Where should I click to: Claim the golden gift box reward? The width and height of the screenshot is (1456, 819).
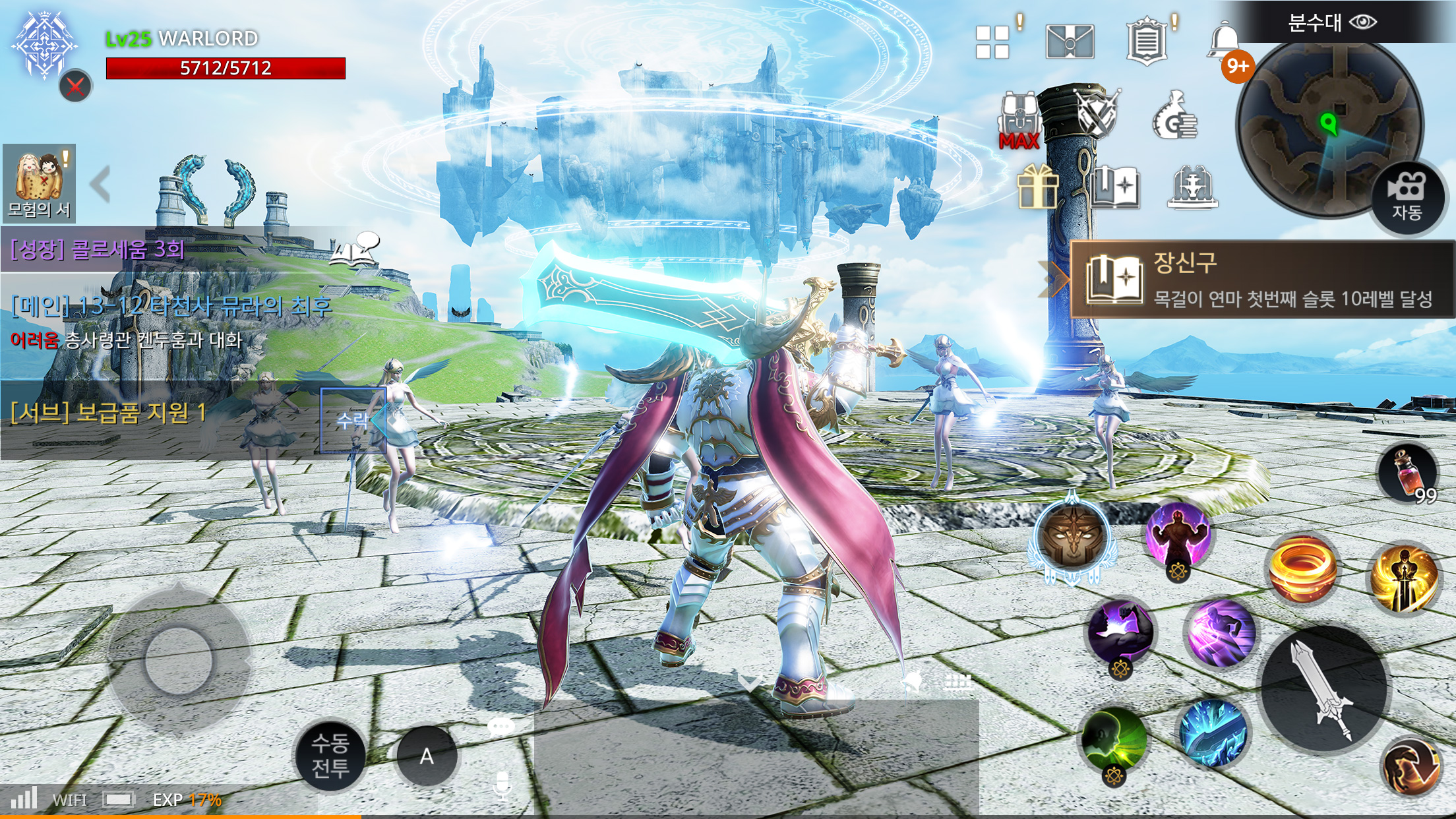click(x=1037, y=187)
